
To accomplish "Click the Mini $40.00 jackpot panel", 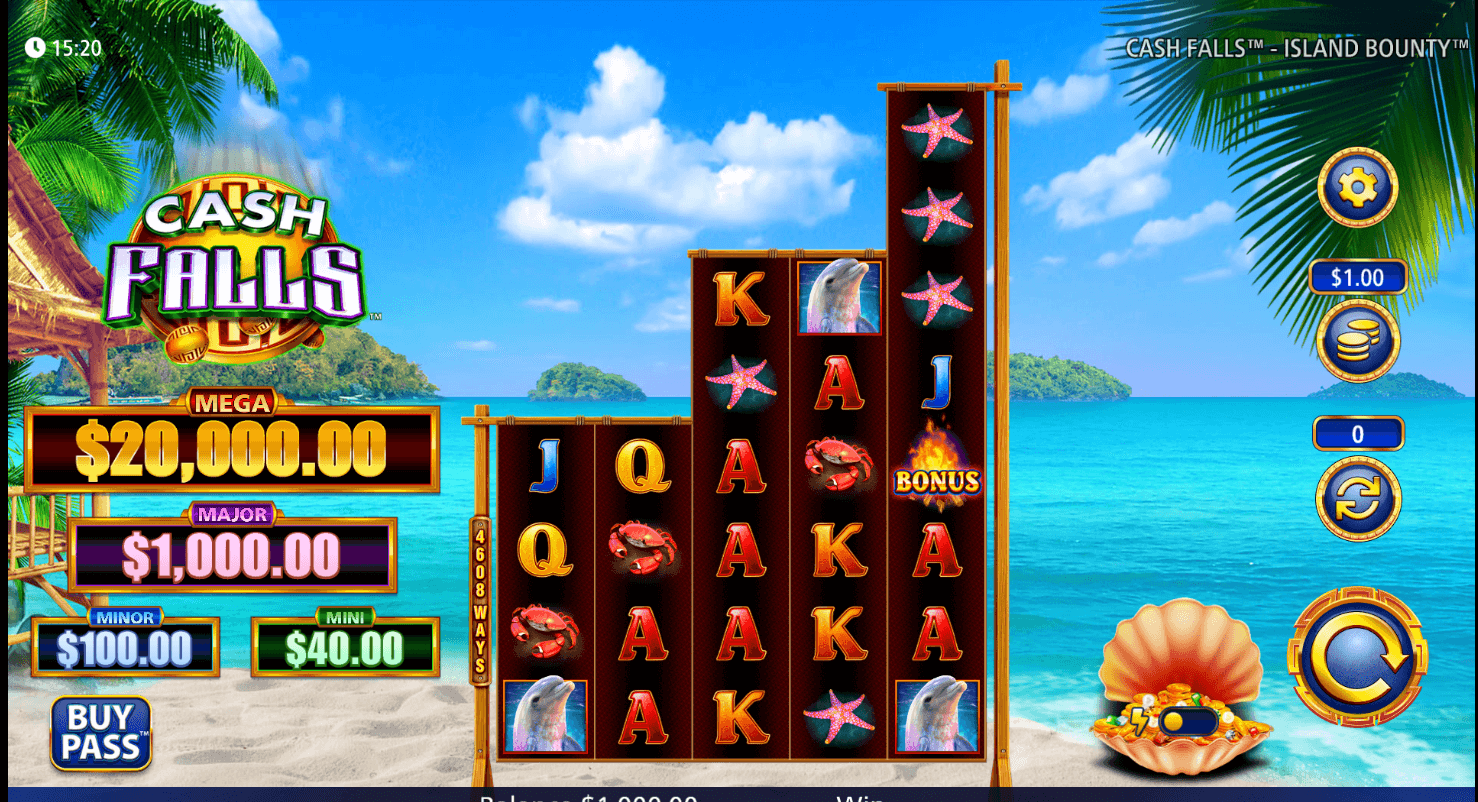I will (x=345, y=645).
